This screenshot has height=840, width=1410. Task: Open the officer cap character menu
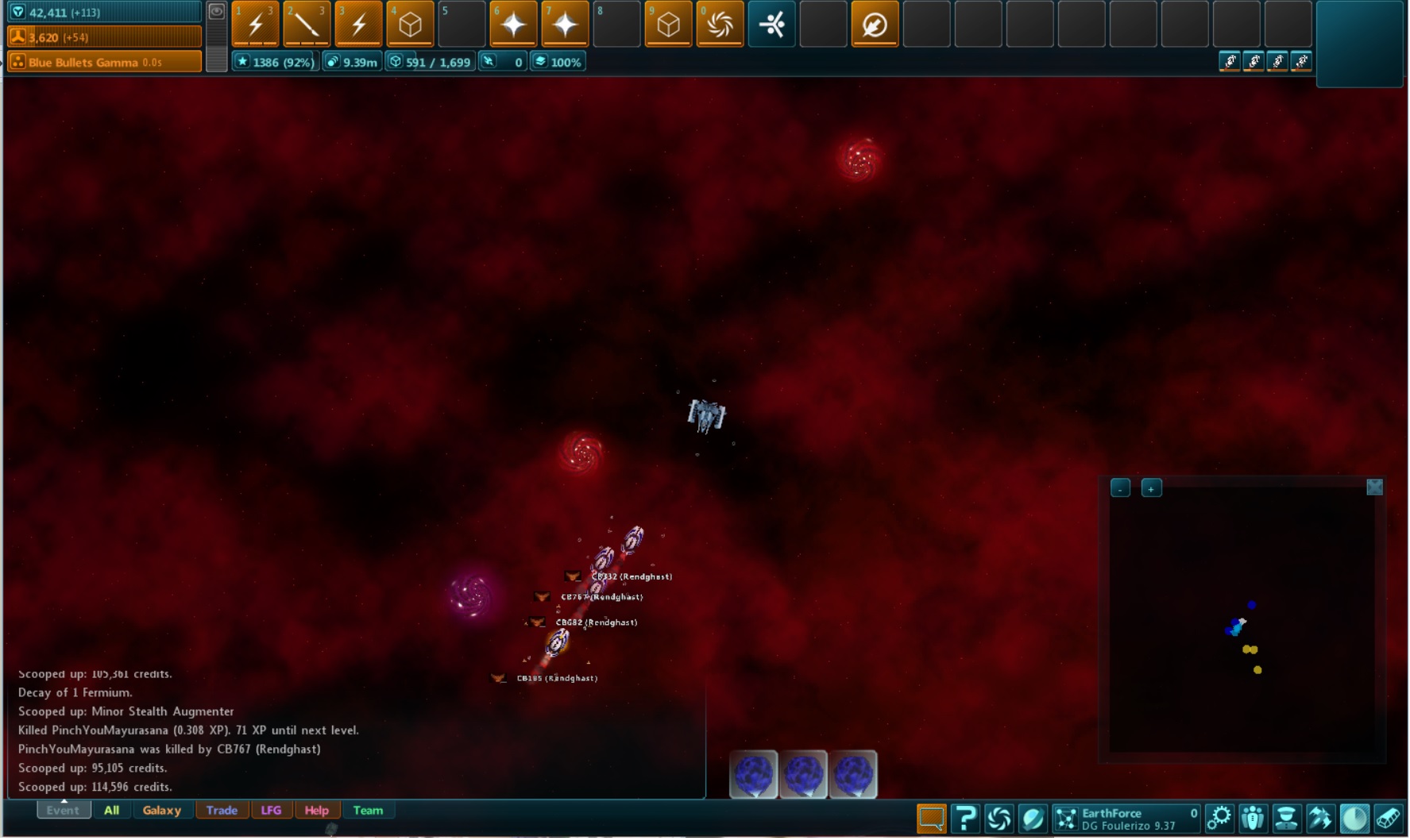click(x=1286, y=818)
